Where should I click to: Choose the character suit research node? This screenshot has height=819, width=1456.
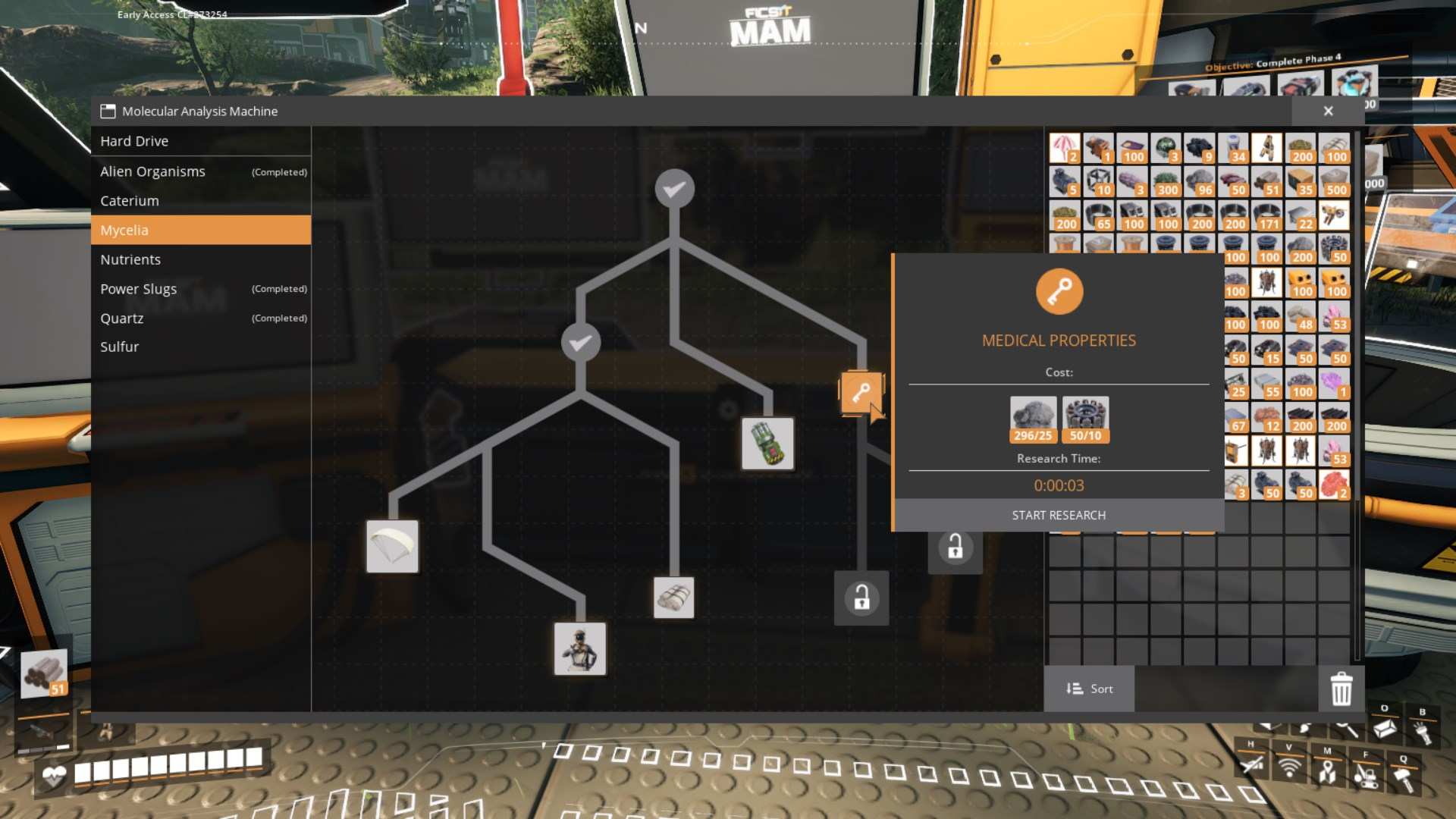(580, 649)
